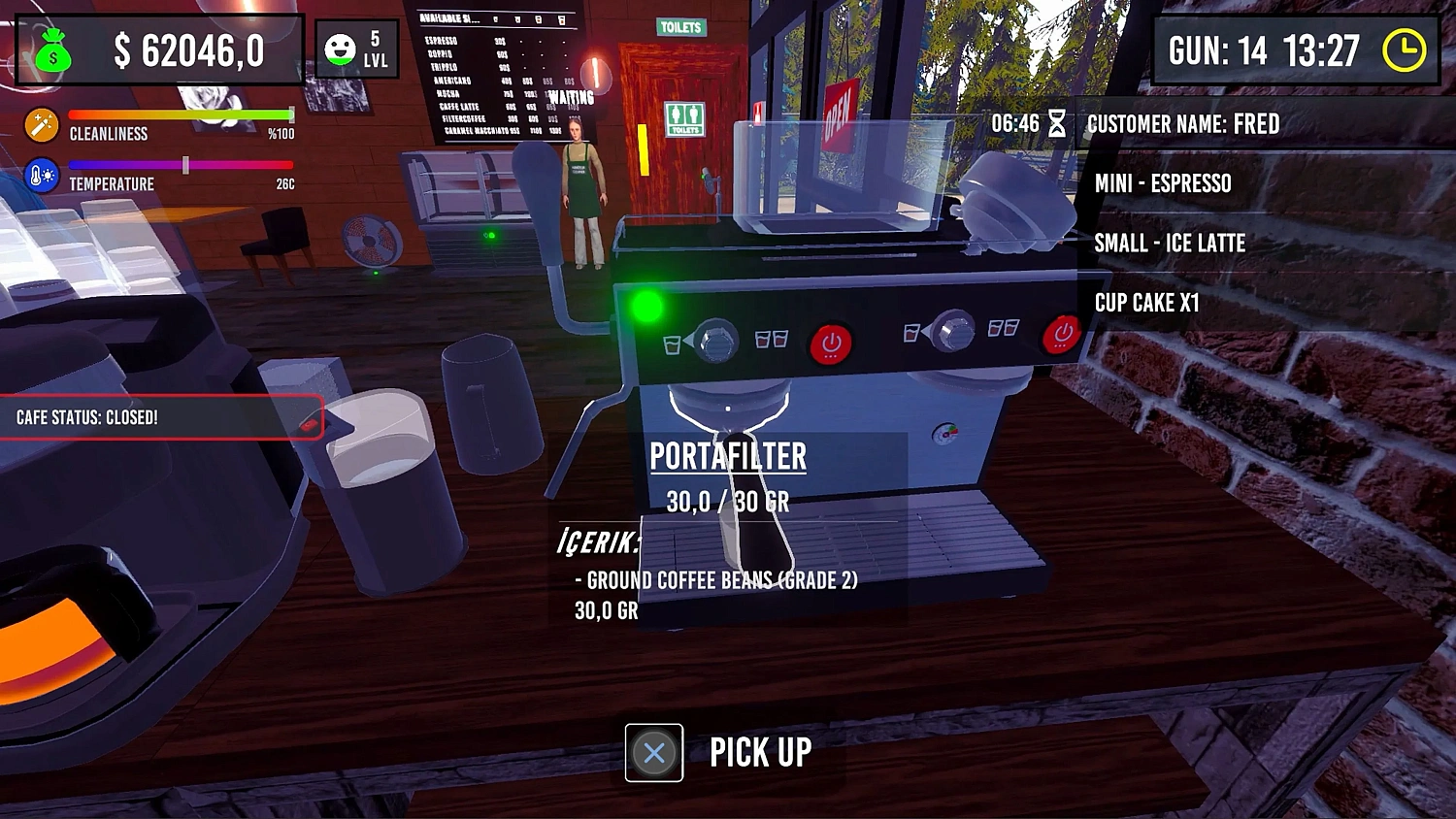Image resolution: width=1456 pixels, height=819 pixels.
Task: Click the X controller button icon beside Pick Up
Action: coord(652,751)
